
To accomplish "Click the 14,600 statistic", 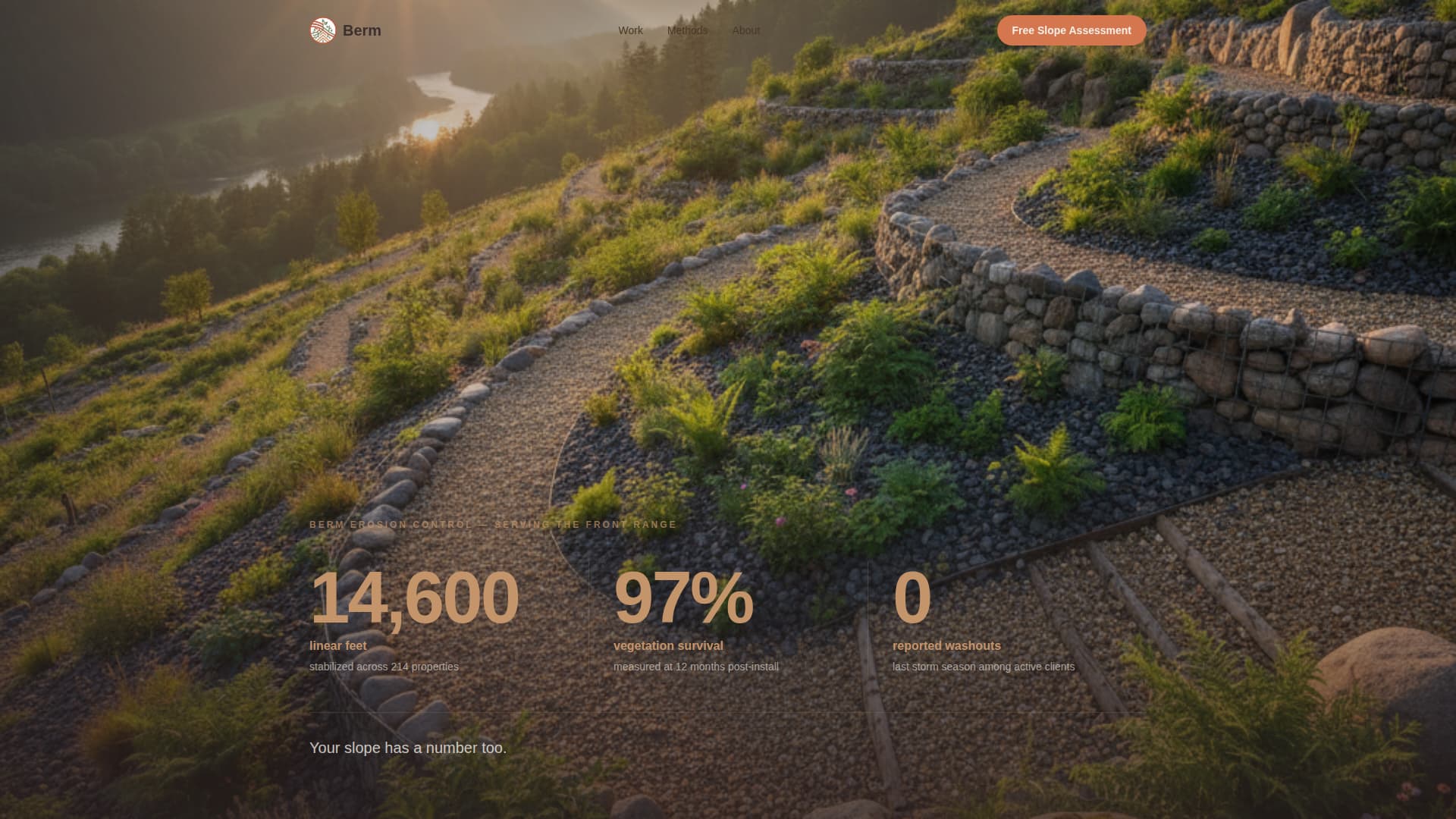I will pos(414,599).
